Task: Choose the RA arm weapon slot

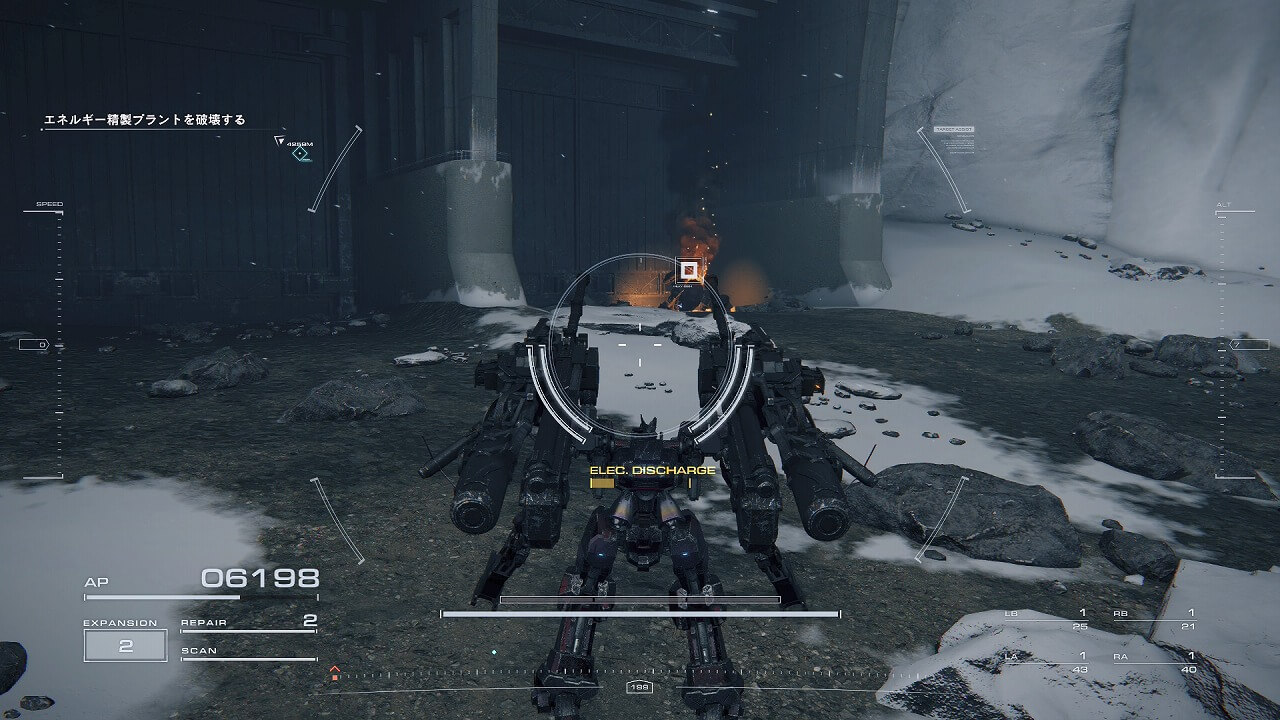Action: (1155, 662)
